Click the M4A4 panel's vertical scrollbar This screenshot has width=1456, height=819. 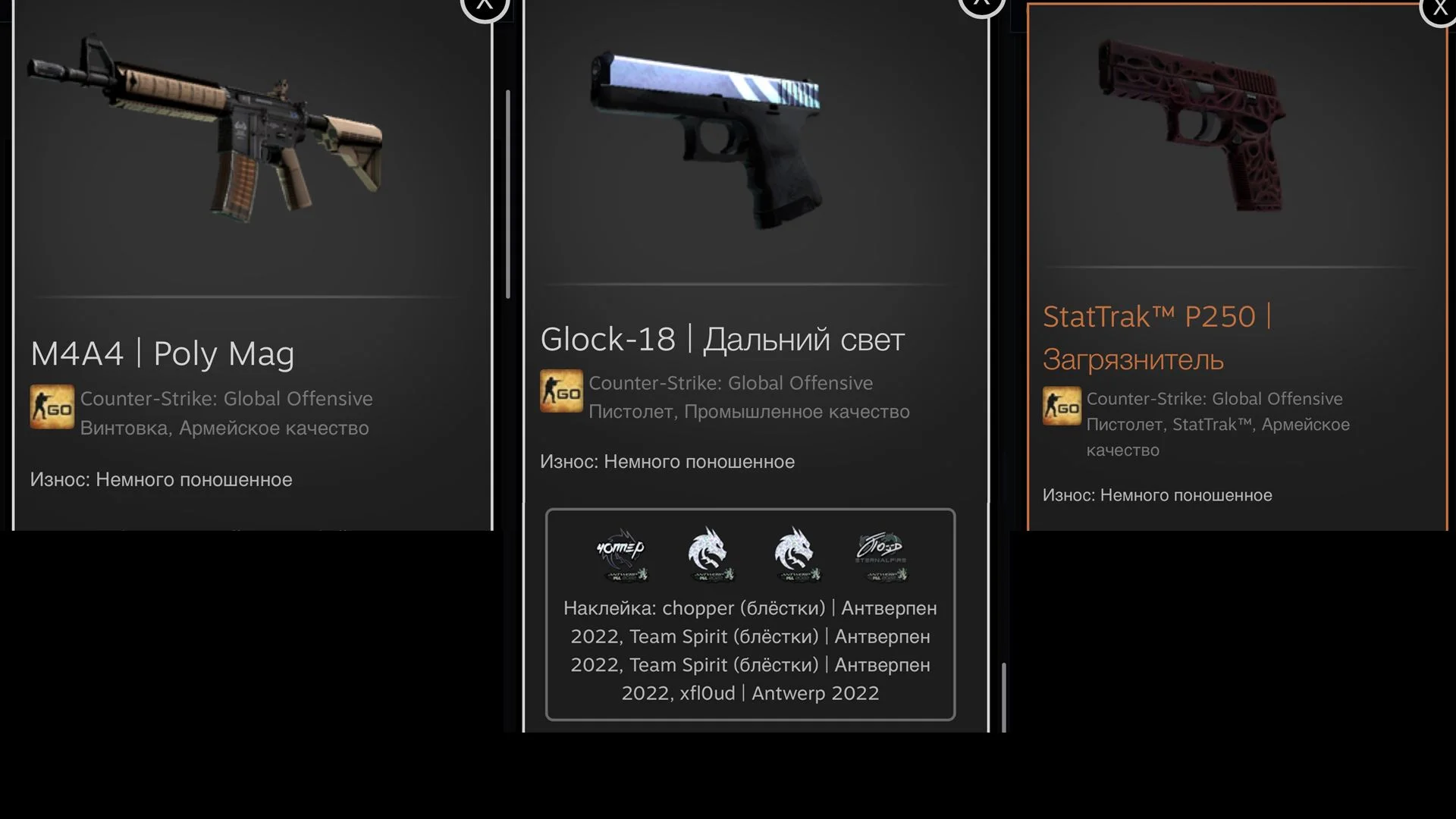coord(507,193)
